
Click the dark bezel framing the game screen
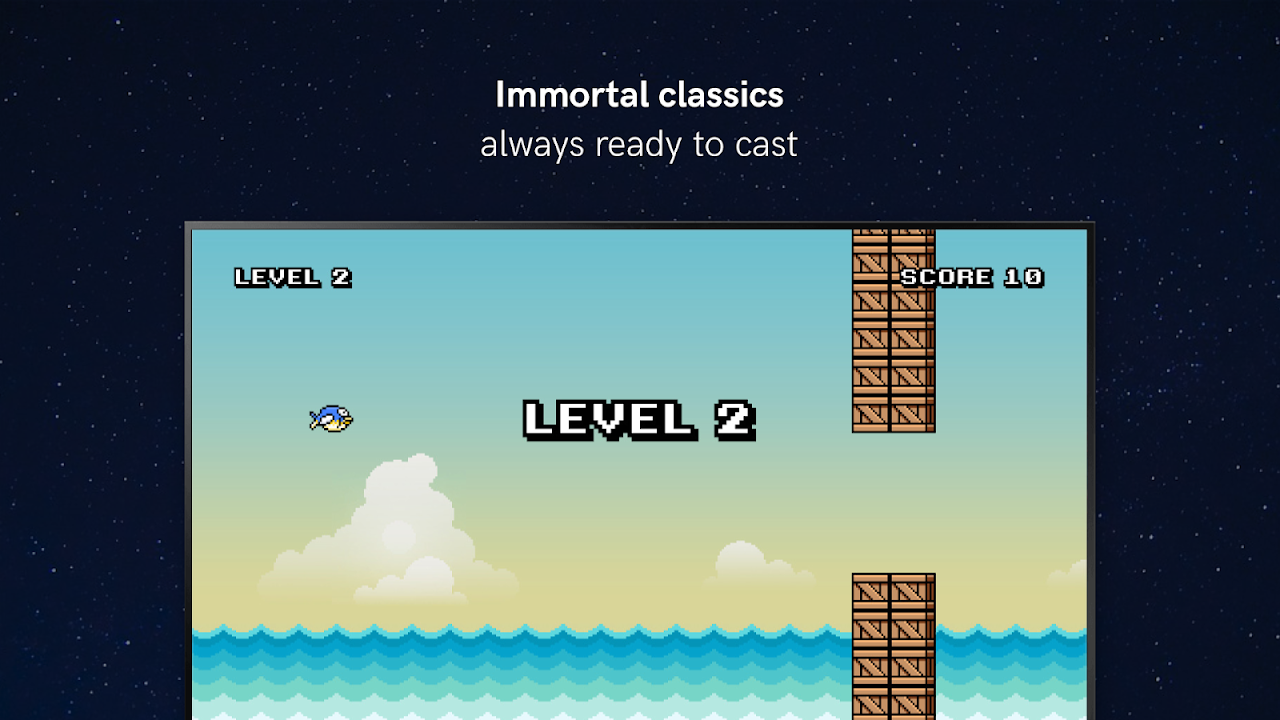640,223
